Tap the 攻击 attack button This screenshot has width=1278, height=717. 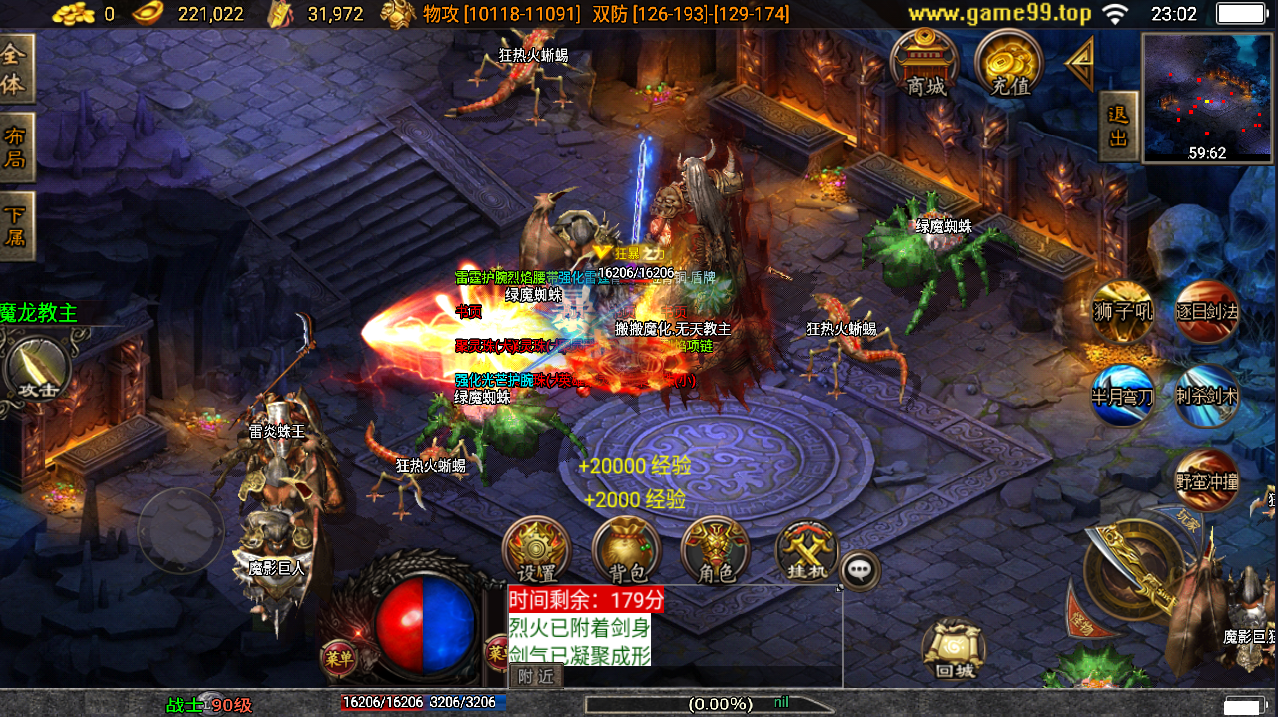[x=33, y=370]
